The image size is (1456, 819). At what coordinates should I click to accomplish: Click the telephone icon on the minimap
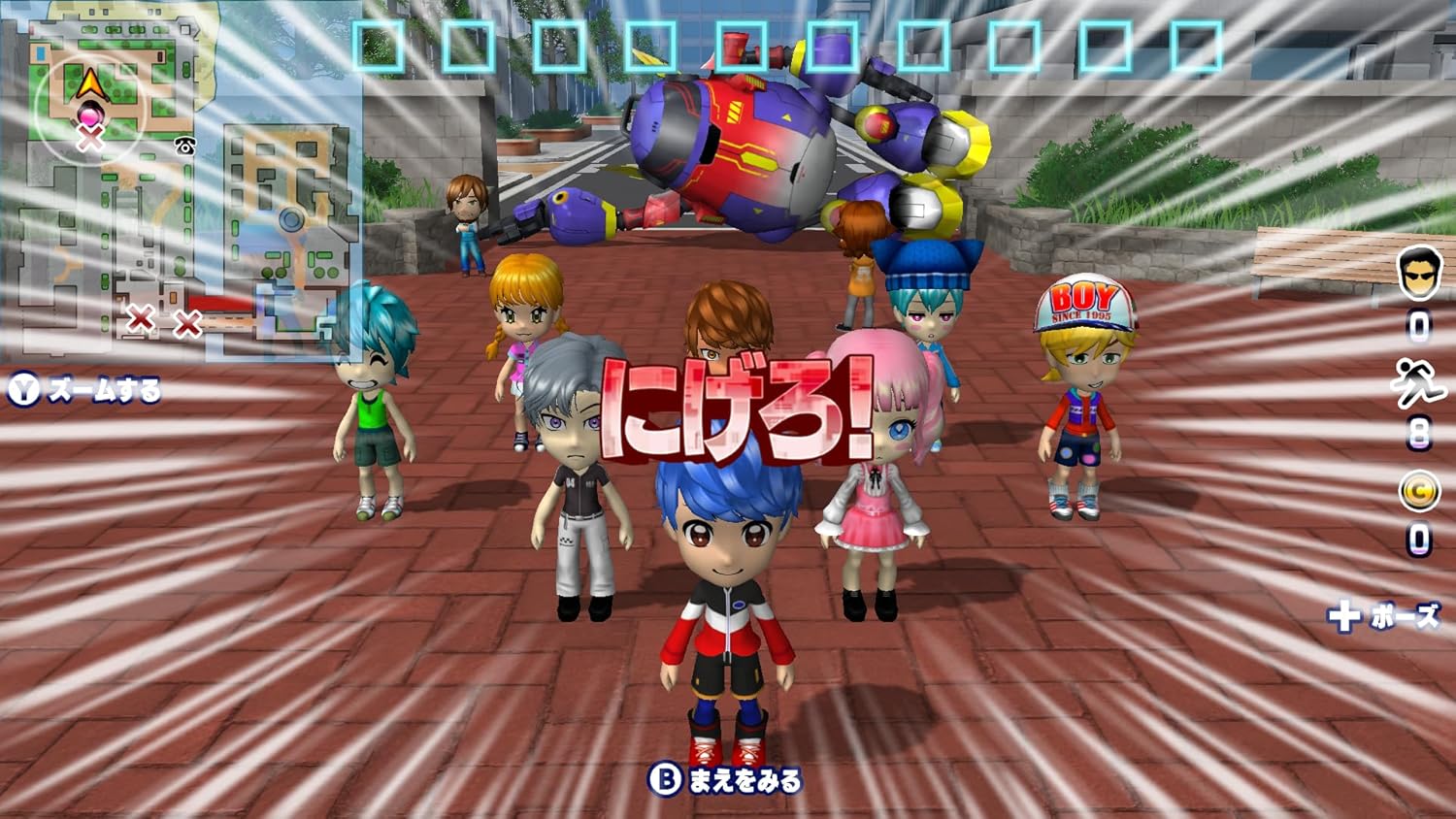[x=184, y=145]
